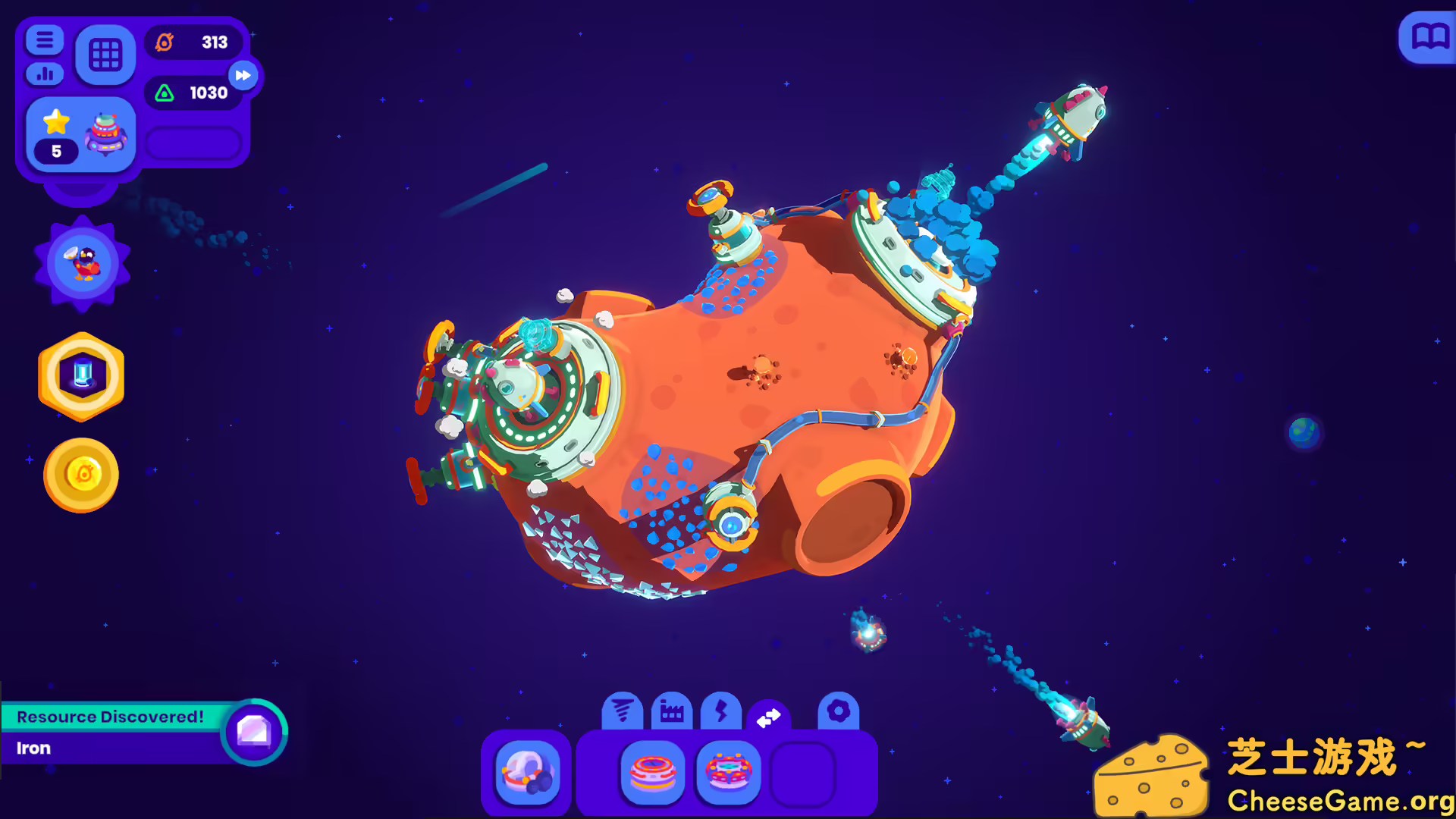The height and width of the screenshot is (819, 1456).
Task: Open the hamburger menu panel
Action: tap(44, 39)
